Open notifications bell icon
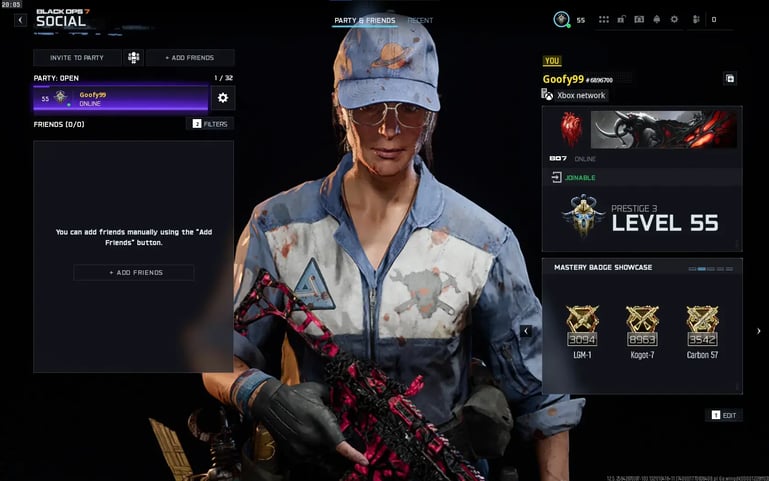The height and width of the screenshot is (481, 769). tap(656, 19)
